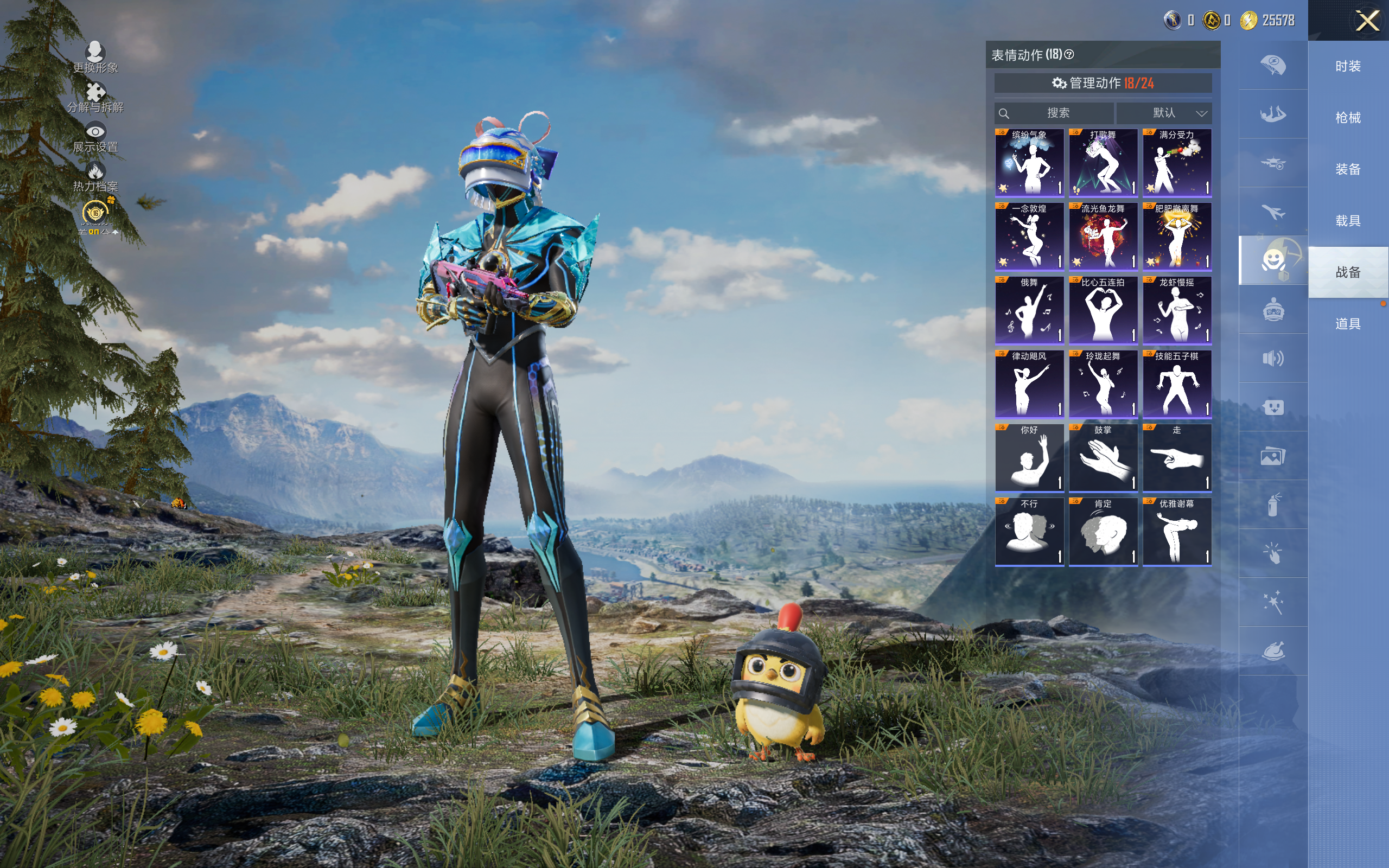Screen dimensions: 1389x868
Task: Open 展示设置 display settings
Action: [x=95, y=138]
